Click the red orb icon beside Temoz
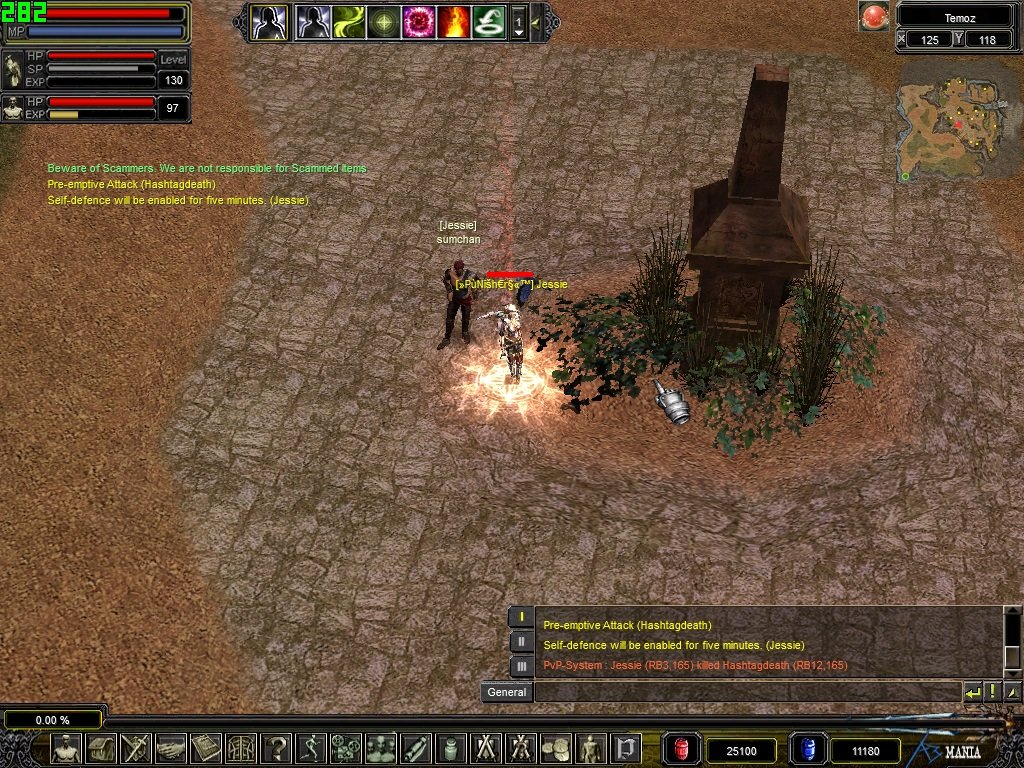Image resolution: width=1024 pixels, height=768 pixels. click(874, 16)
